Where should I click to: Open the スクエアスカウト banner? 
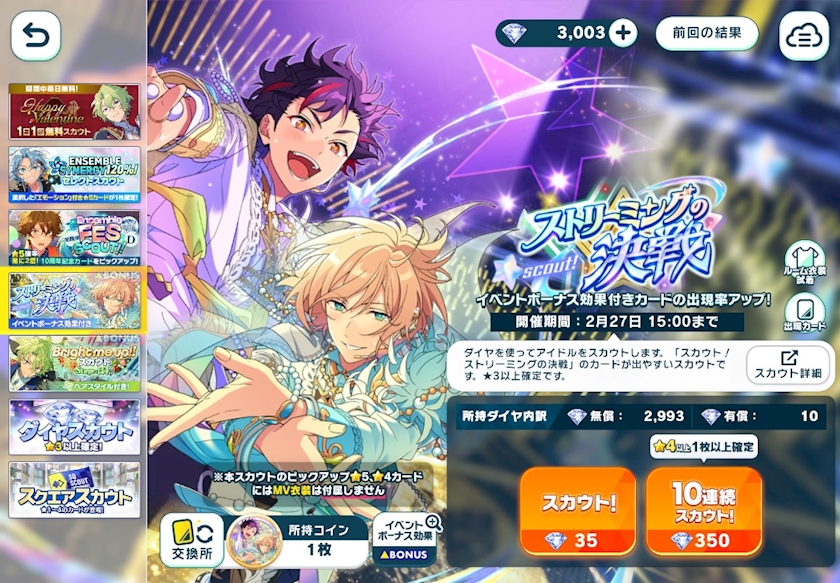tap(74, 489)
